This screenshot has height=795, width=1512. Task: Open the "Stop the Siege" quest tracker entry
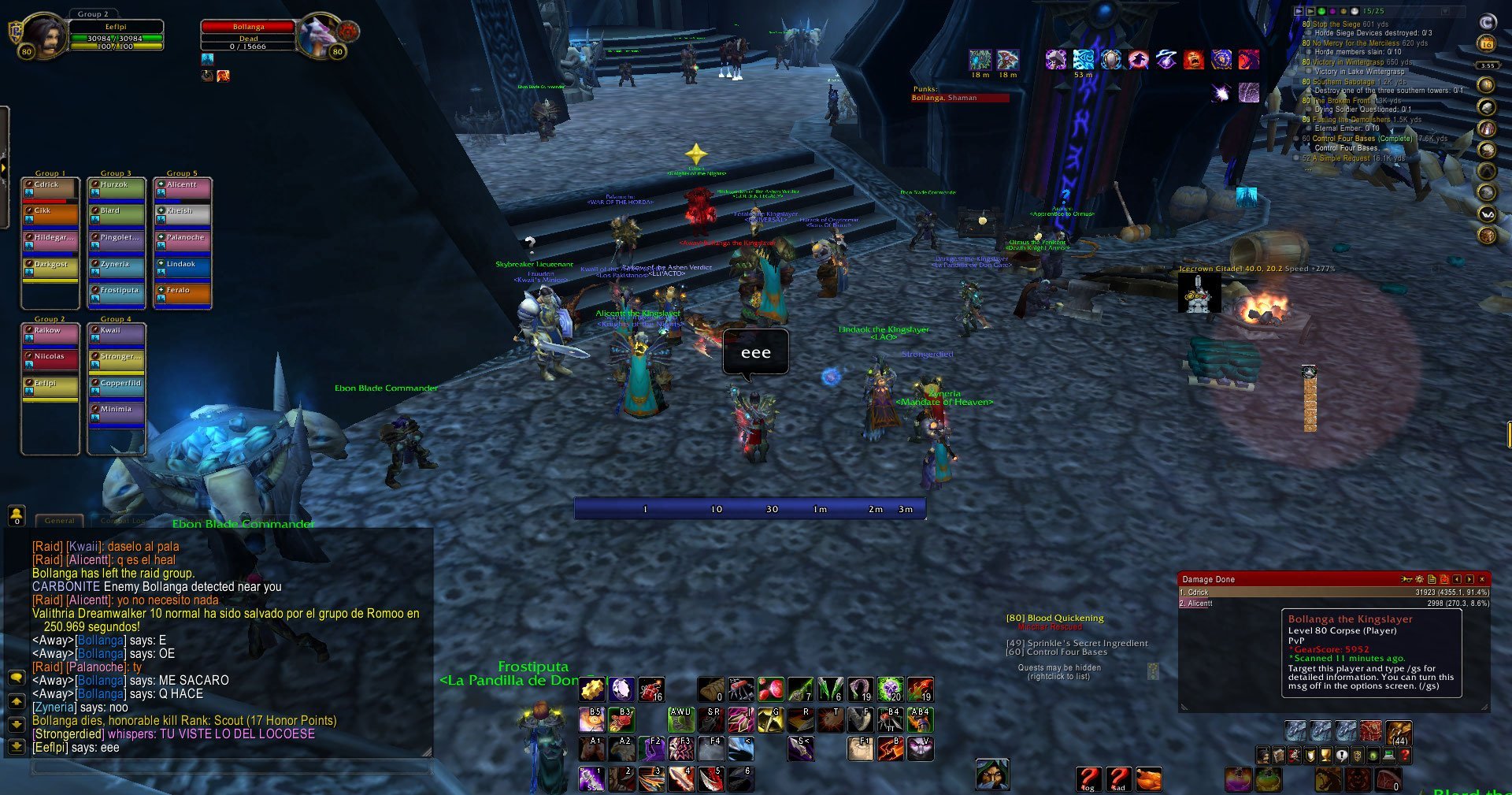[x=1350, y=24]
